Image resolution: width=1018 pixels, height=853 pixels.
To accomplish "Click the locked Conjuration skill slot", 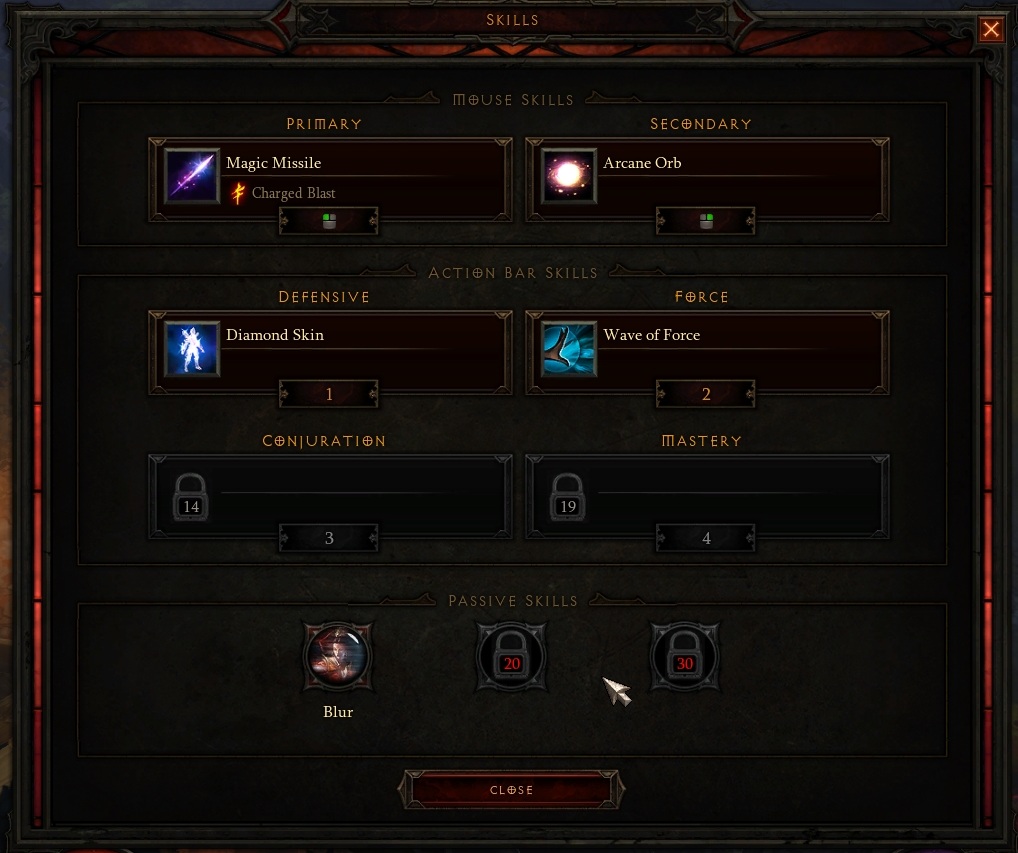I will pyautogui.click(x=329, y=492).
